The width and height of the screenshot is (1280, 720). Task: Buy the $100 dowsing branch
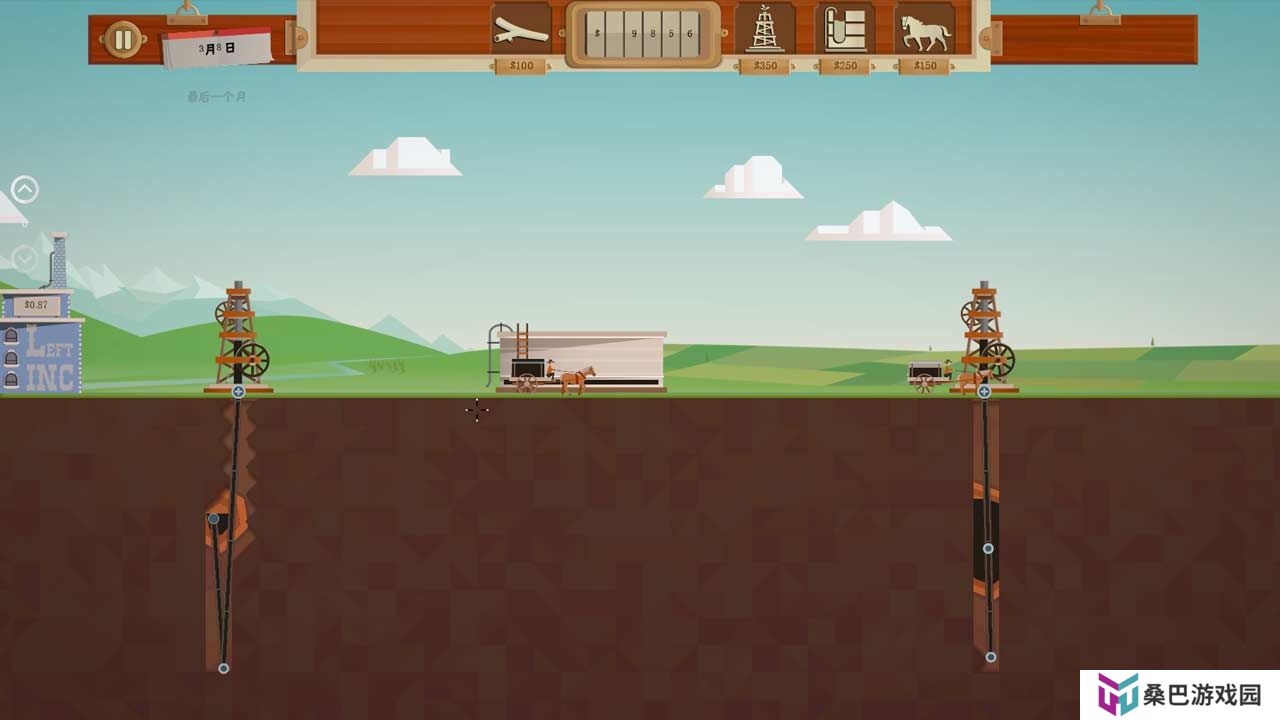[521, 30]
